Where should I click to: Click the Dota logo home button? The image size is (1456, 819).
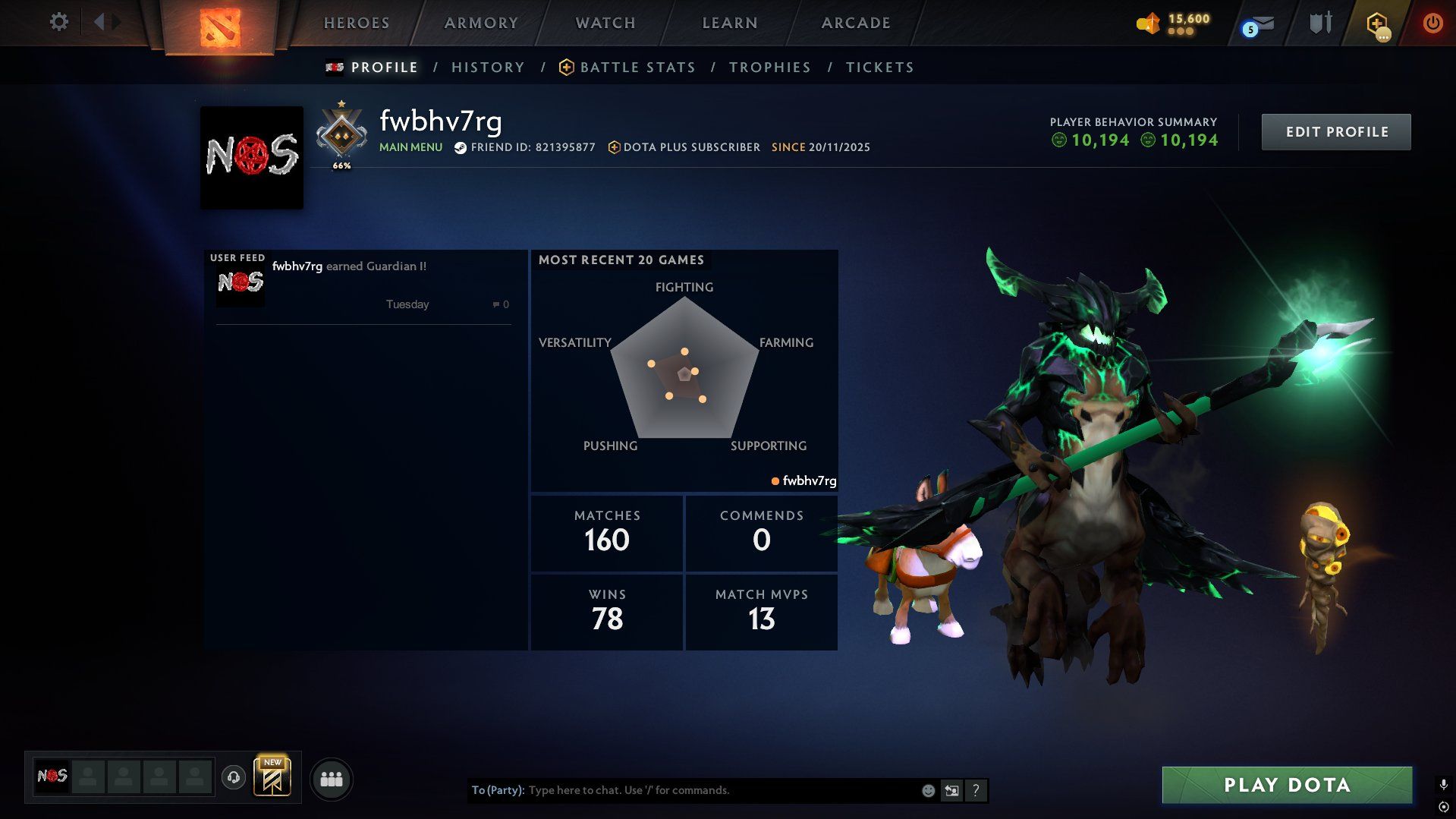coord(220,27)
